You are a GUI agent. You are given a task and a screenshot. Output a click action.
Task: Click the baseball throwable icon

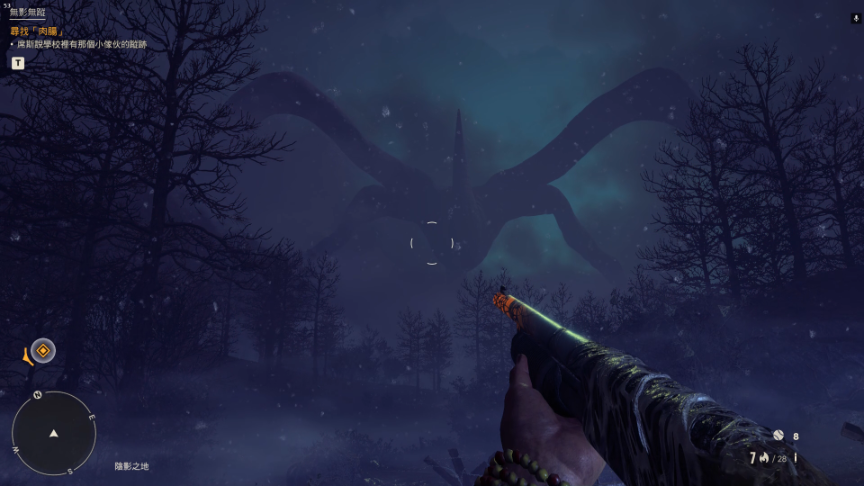click(x=778, y=435)
